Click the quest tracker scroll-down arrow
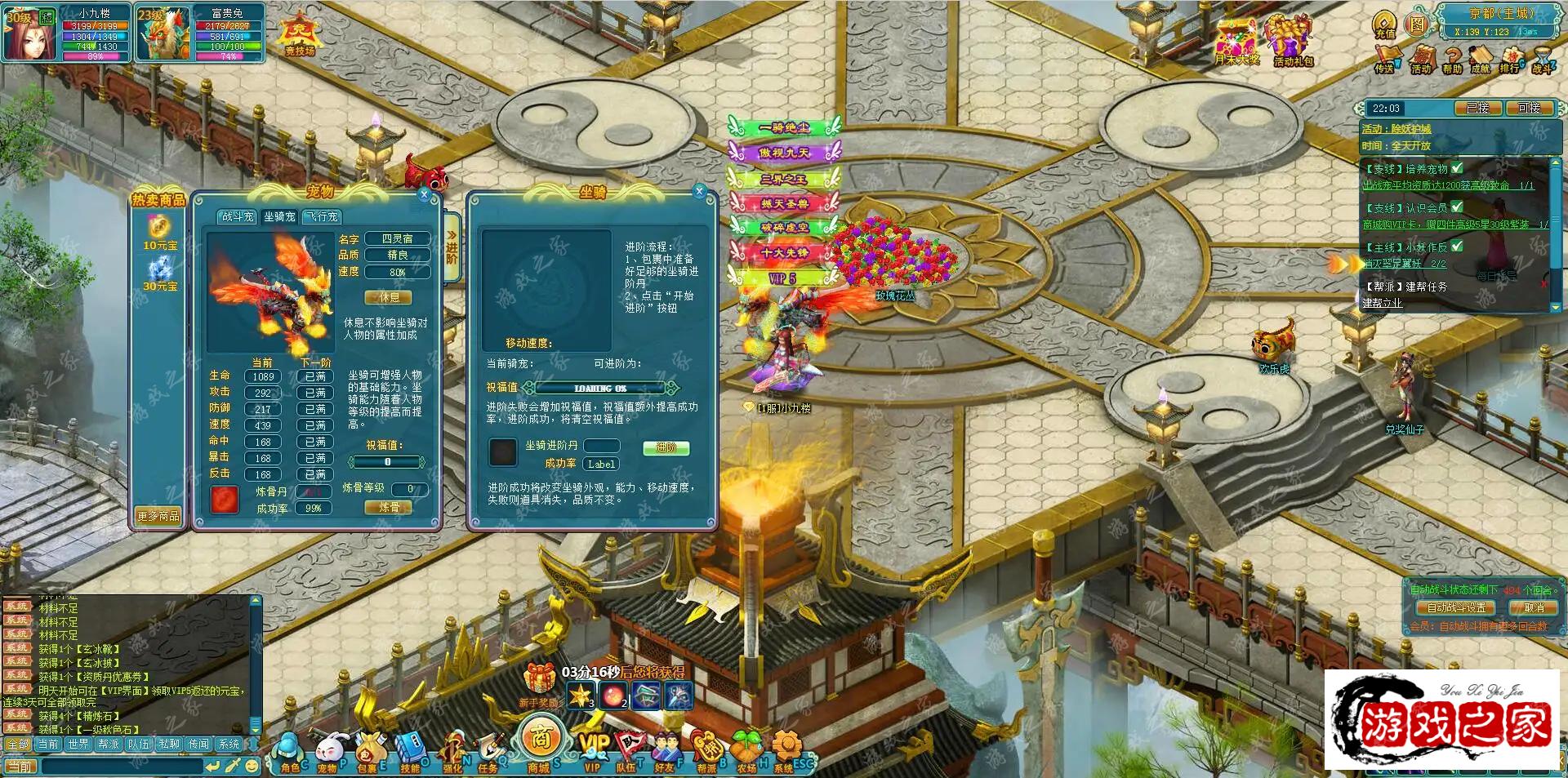The height and width of the screenshot is (778, 1568). coord(1556,309)
